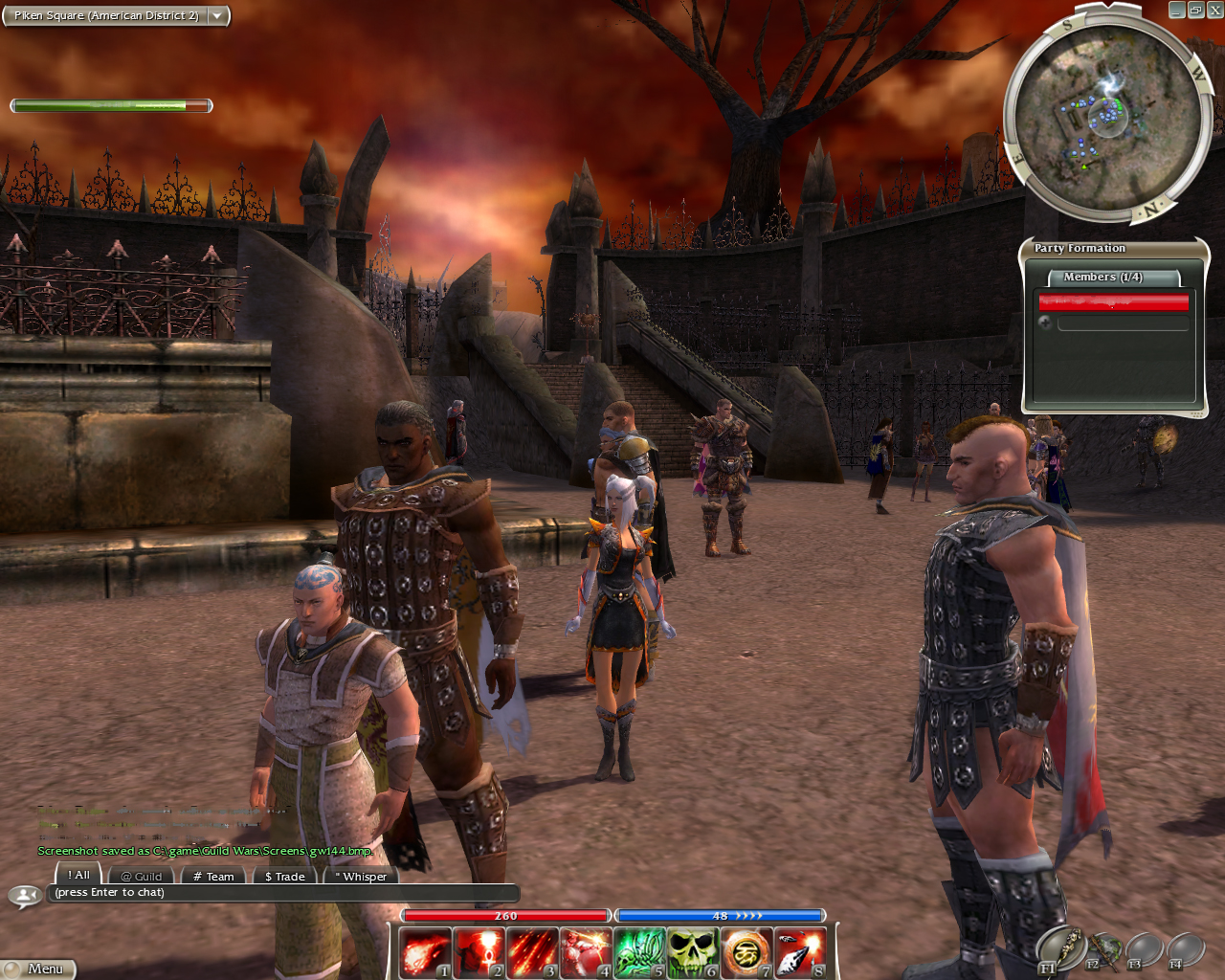Activate the fire streaks skill in slot 3
1225x980 pixels.
click(532, 952)
